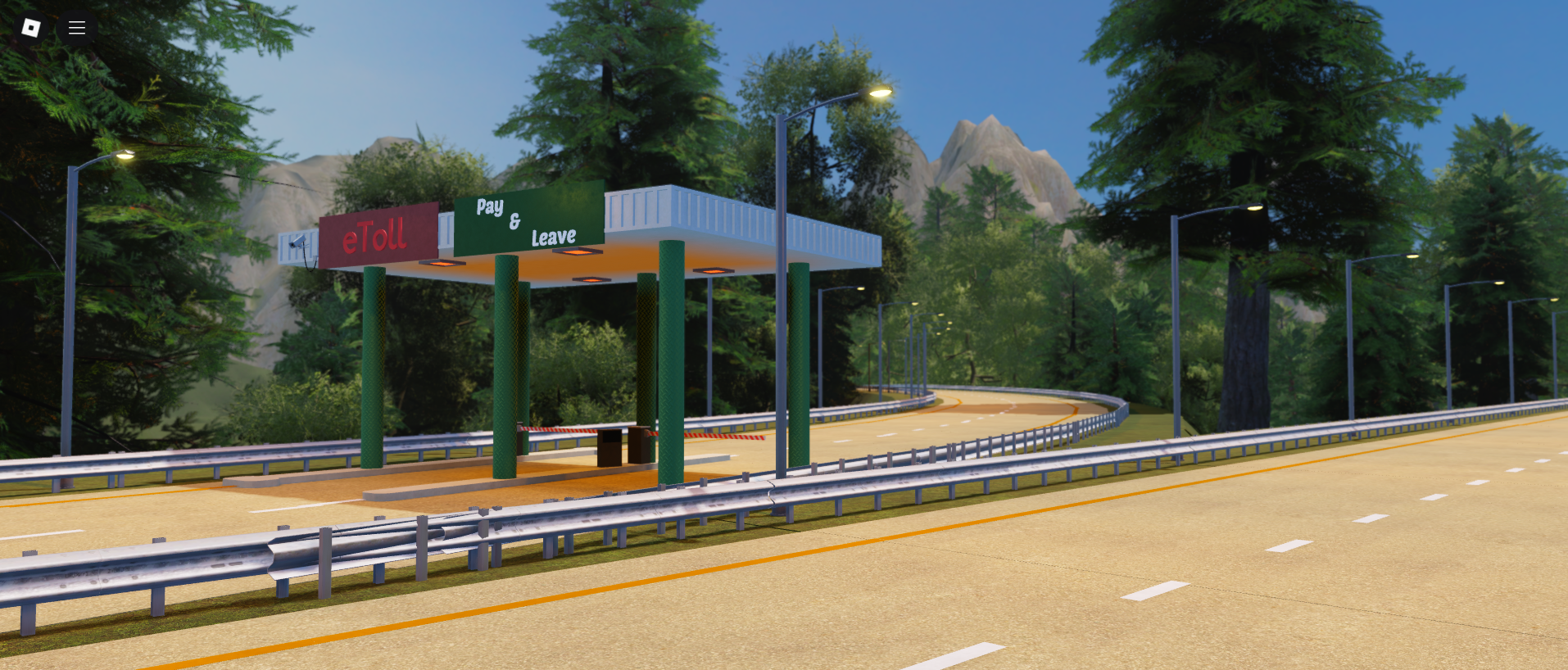The image size is (1568, 670).
Task: Open the hamburger menu button
Action: tap(77, 28)
